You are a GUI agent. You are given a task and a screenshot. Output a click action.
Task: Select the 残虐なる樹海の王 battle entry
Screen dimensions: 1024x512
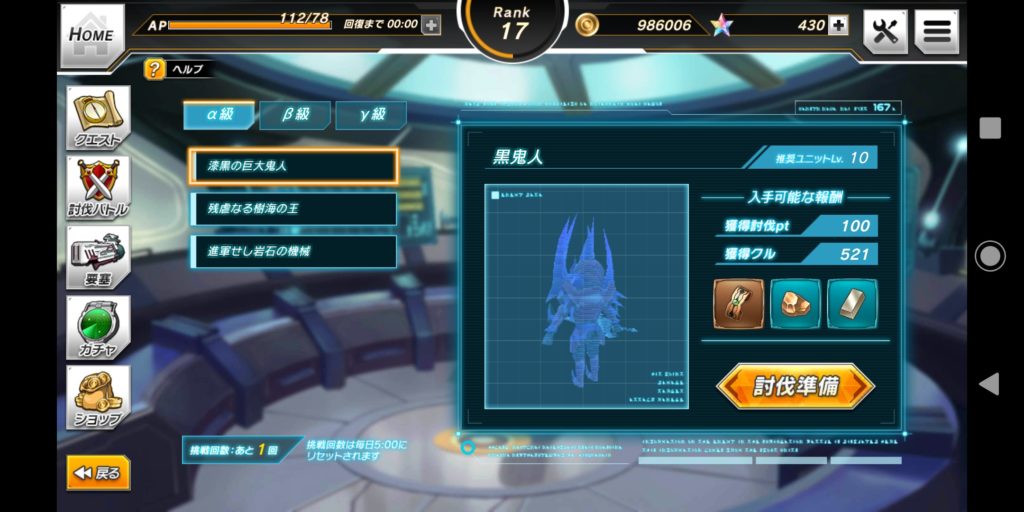click(294, 209)
